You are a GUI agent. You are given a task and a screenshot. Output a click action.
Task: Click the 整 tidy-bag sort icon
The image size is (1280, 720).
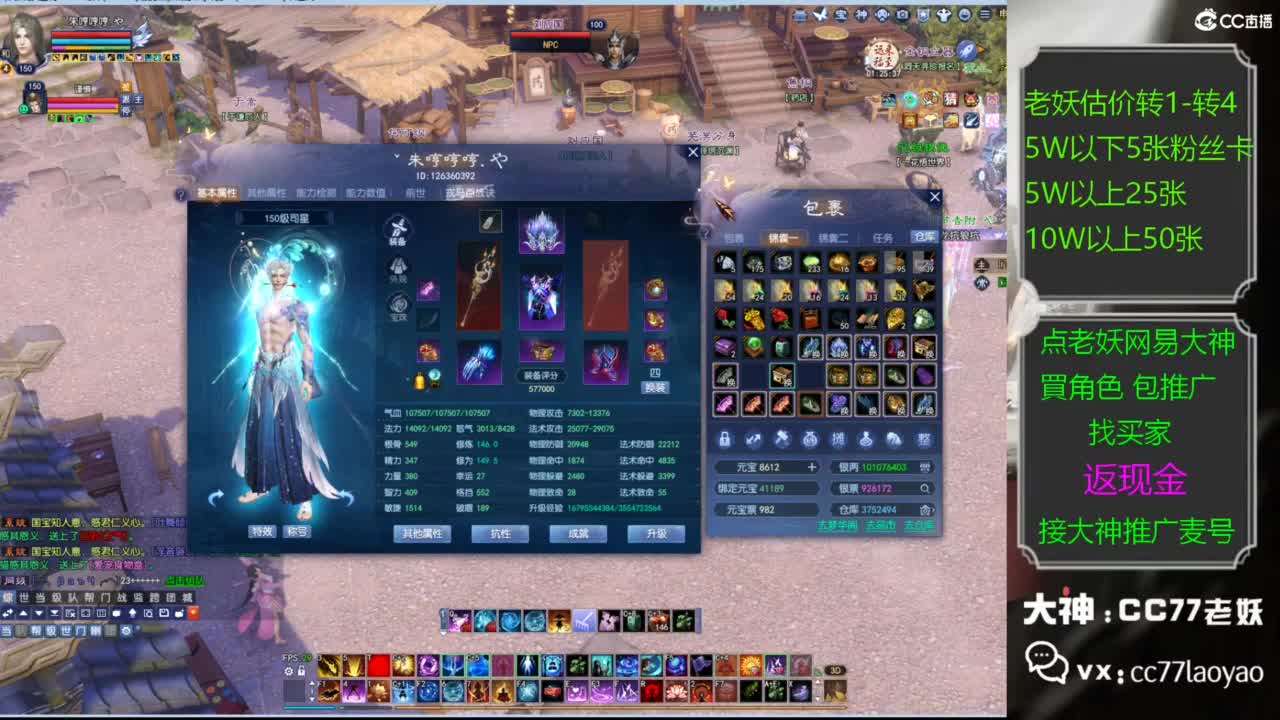[x=925, y=439]
